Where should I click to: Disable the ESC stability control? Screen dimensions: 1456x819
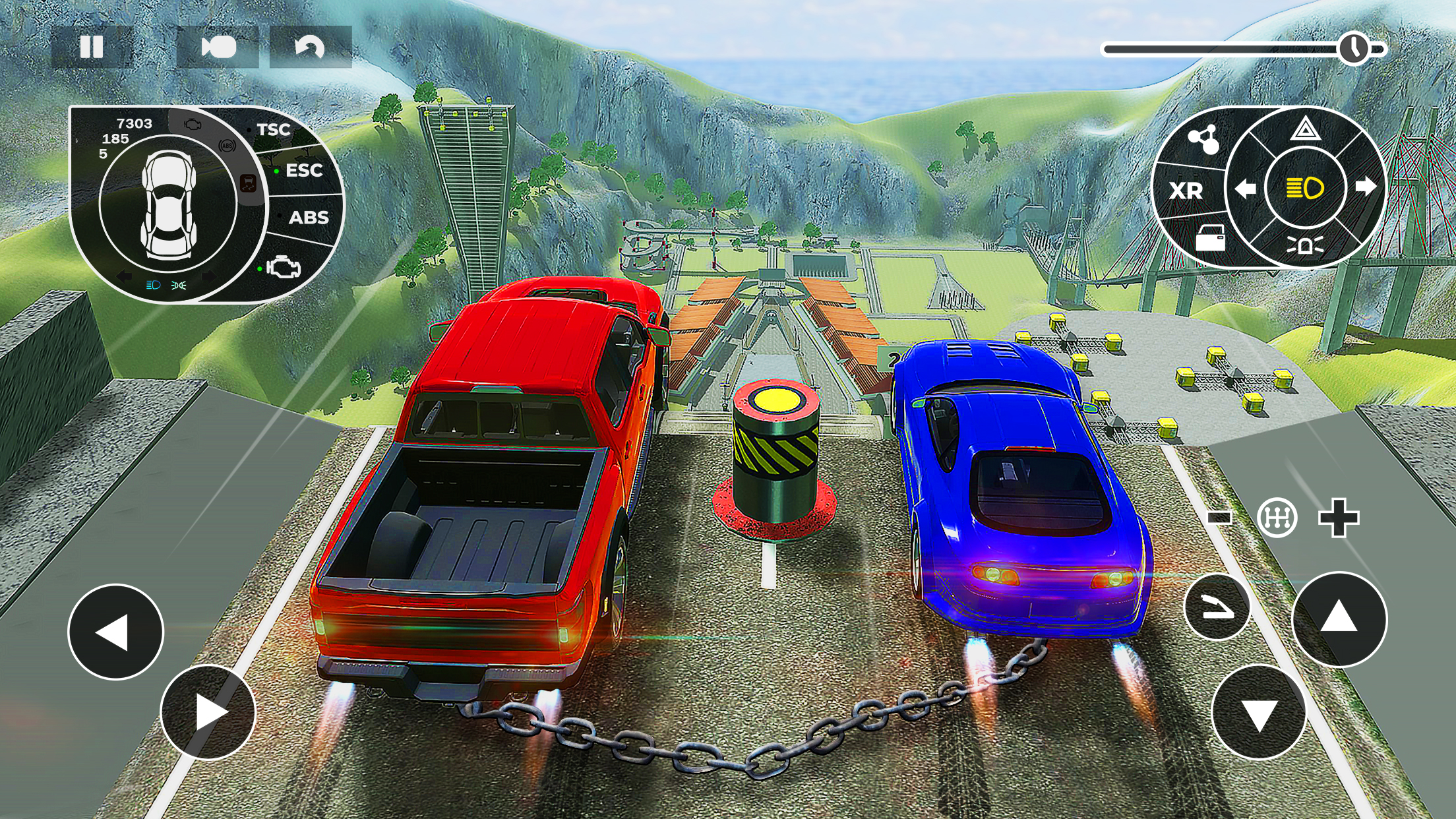click(x=304, y=171)
